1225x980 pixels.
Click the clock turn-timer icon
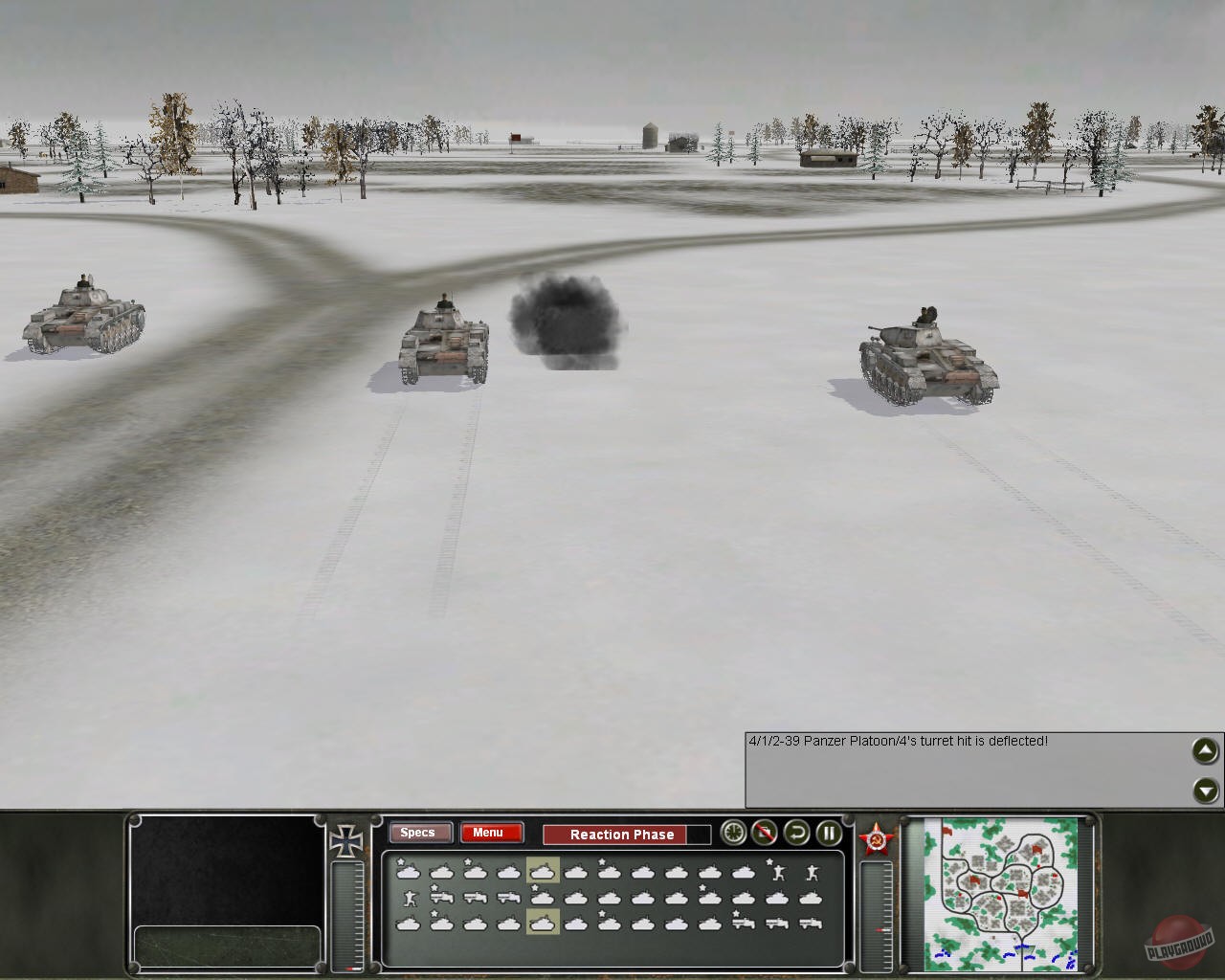point(732,834)
